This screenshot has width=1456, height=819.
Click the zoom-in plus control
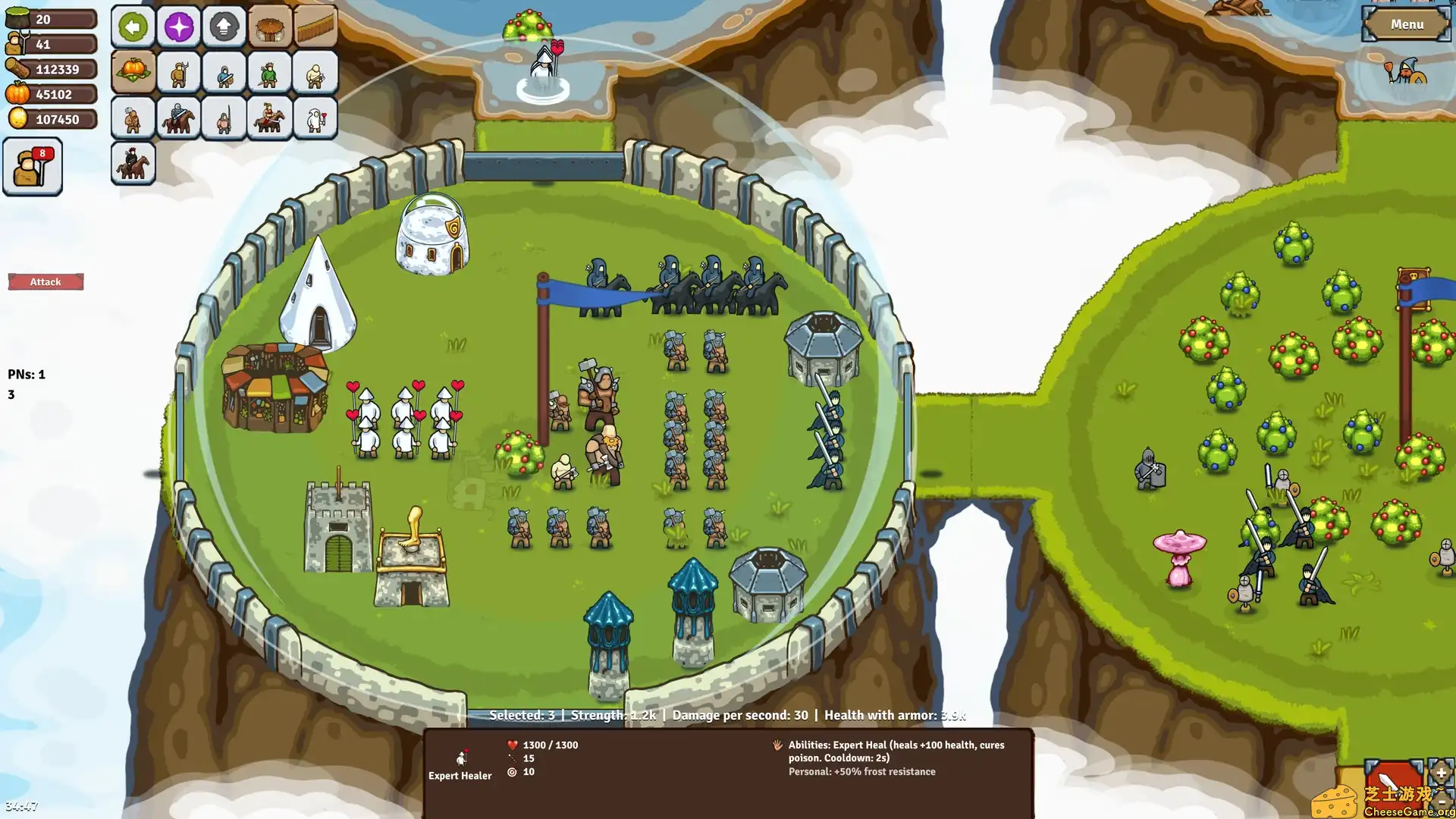point(1440,773)
